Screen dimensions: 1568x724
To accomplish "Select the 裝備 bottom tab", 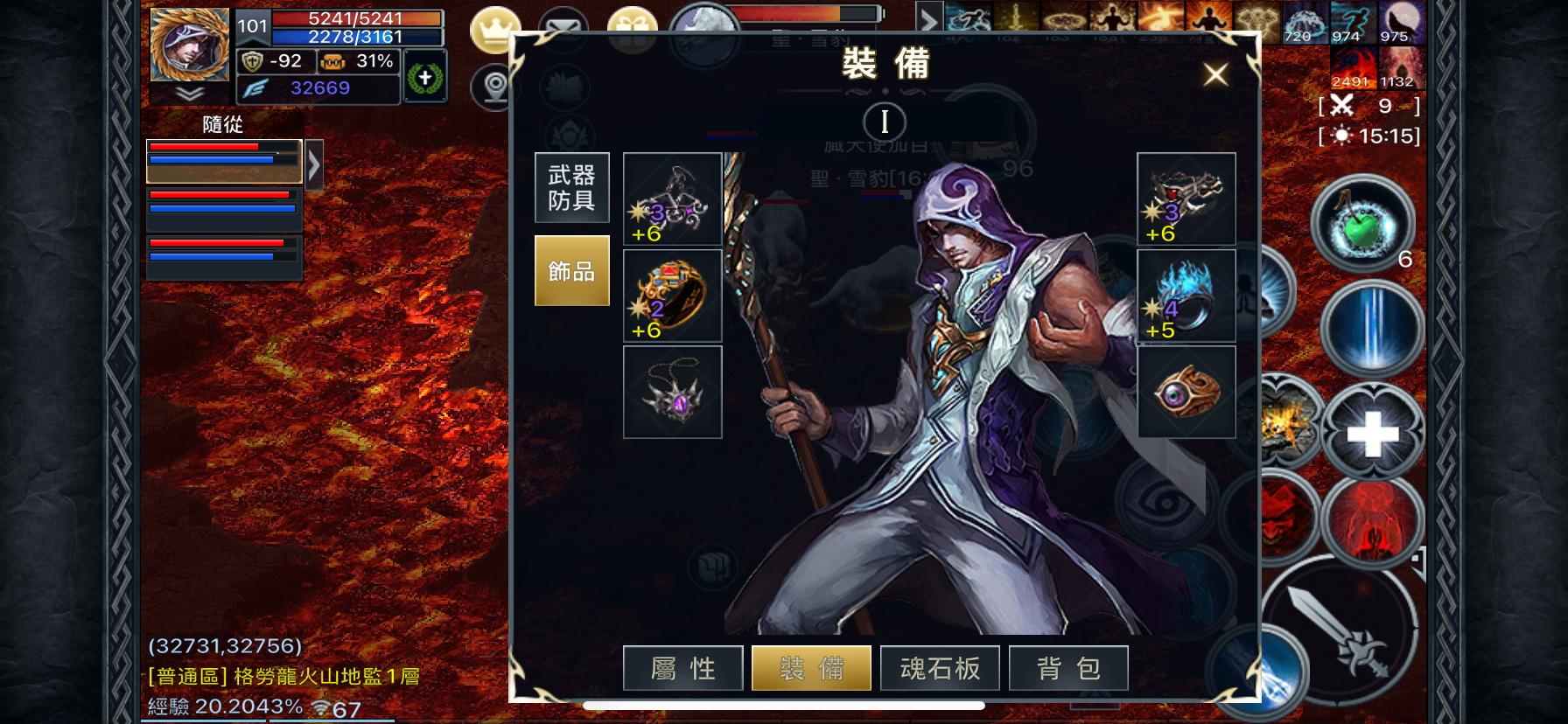I will pyautogui.click(x=811, y=669).
